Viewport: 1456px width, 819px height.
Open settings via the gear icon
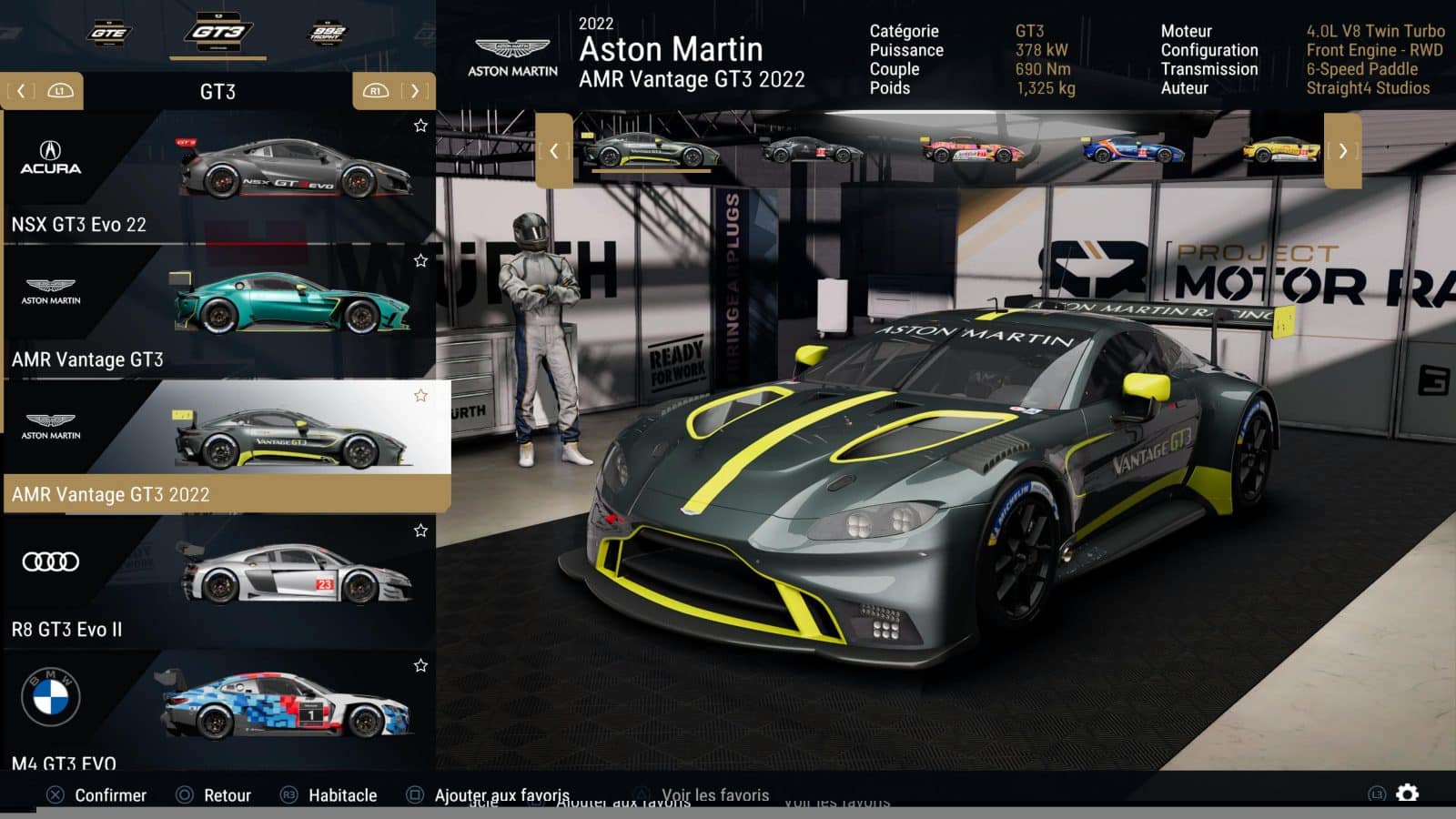click(x=1407, y=794)
